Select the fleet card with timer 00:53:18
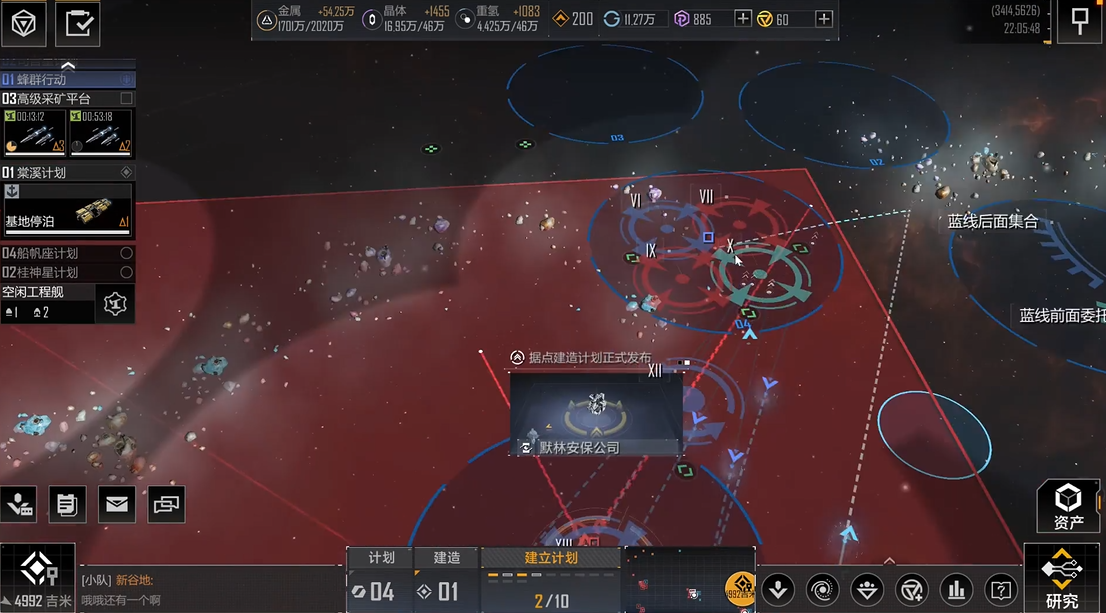Viewport: 1106px width, 613px height. (101, 133)
